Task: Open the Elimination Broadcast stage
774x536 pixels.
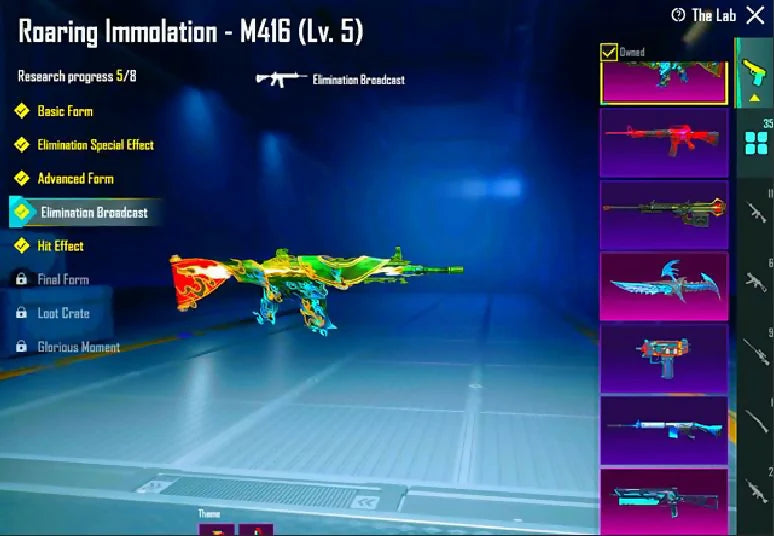Action: pos(93,212)
